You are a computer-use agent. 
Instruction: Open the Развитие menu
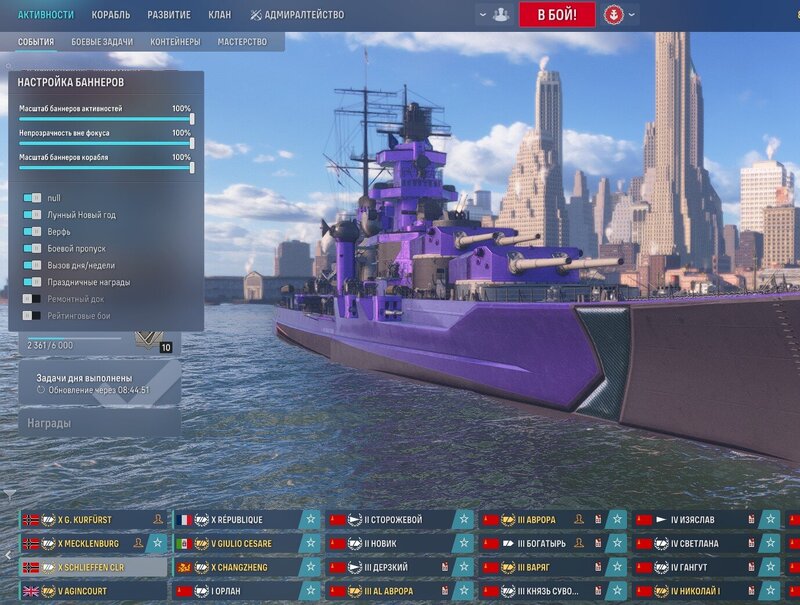click(169, 15)
